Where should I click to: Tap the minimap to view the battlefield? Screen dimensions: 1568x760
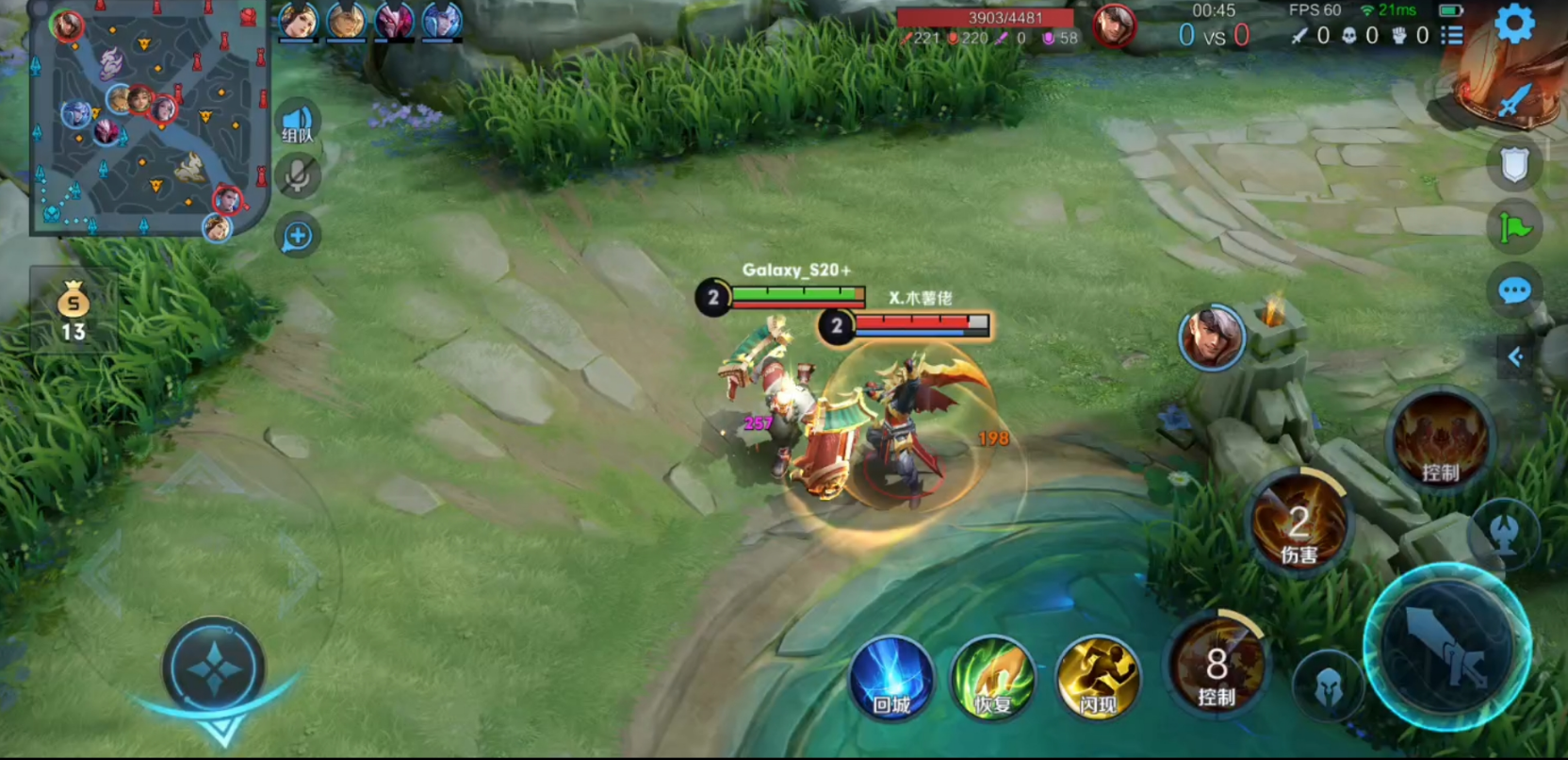point(149,118)
